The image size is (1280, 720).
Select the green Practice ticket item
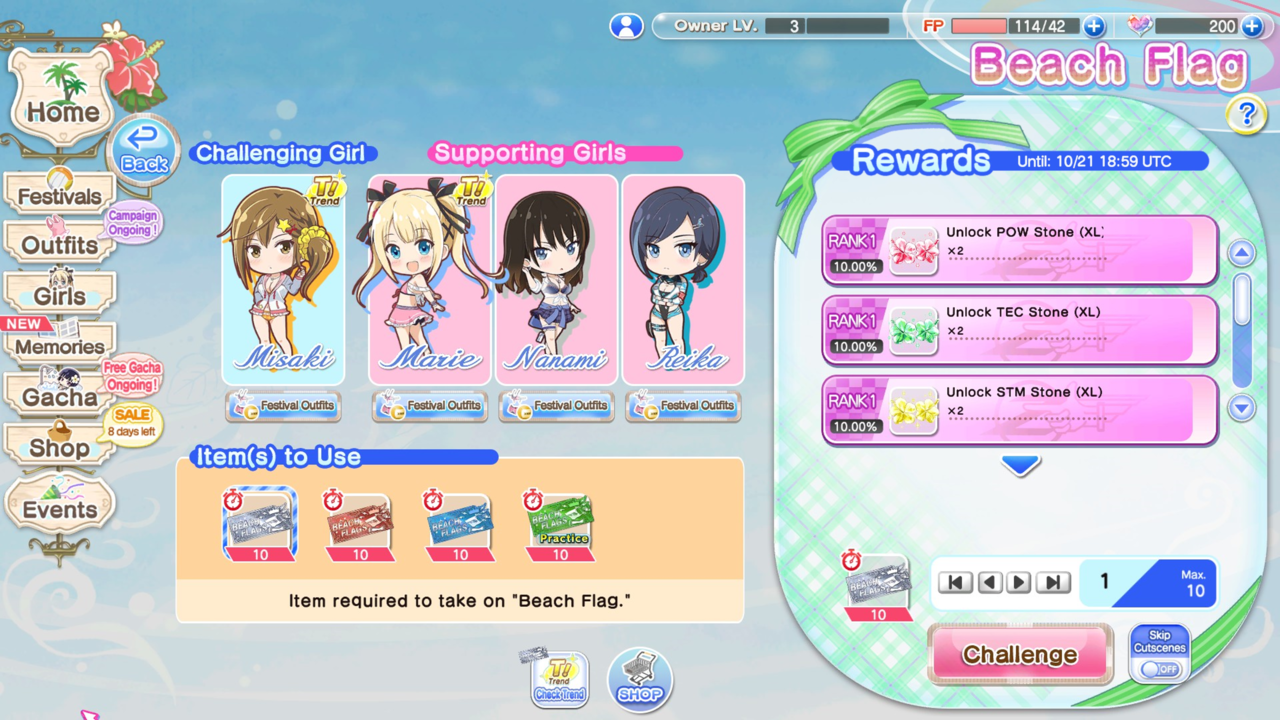pyautogui.click(x=560, y=525)
